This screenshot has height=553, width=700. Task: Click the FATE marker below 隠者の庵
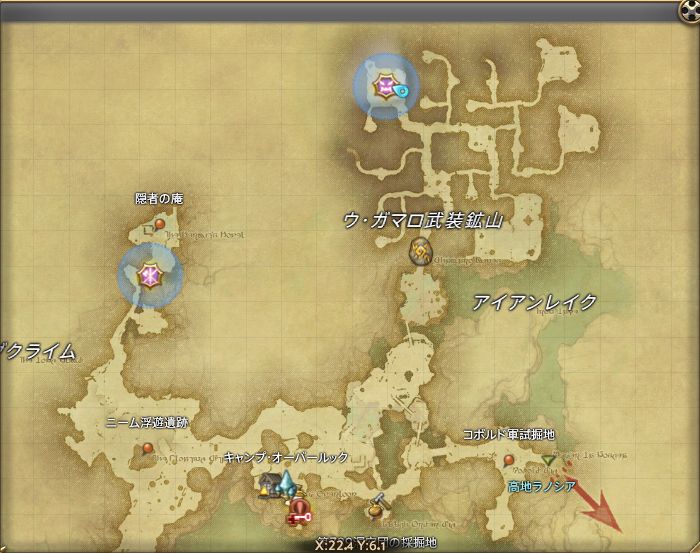click(150, 273)
